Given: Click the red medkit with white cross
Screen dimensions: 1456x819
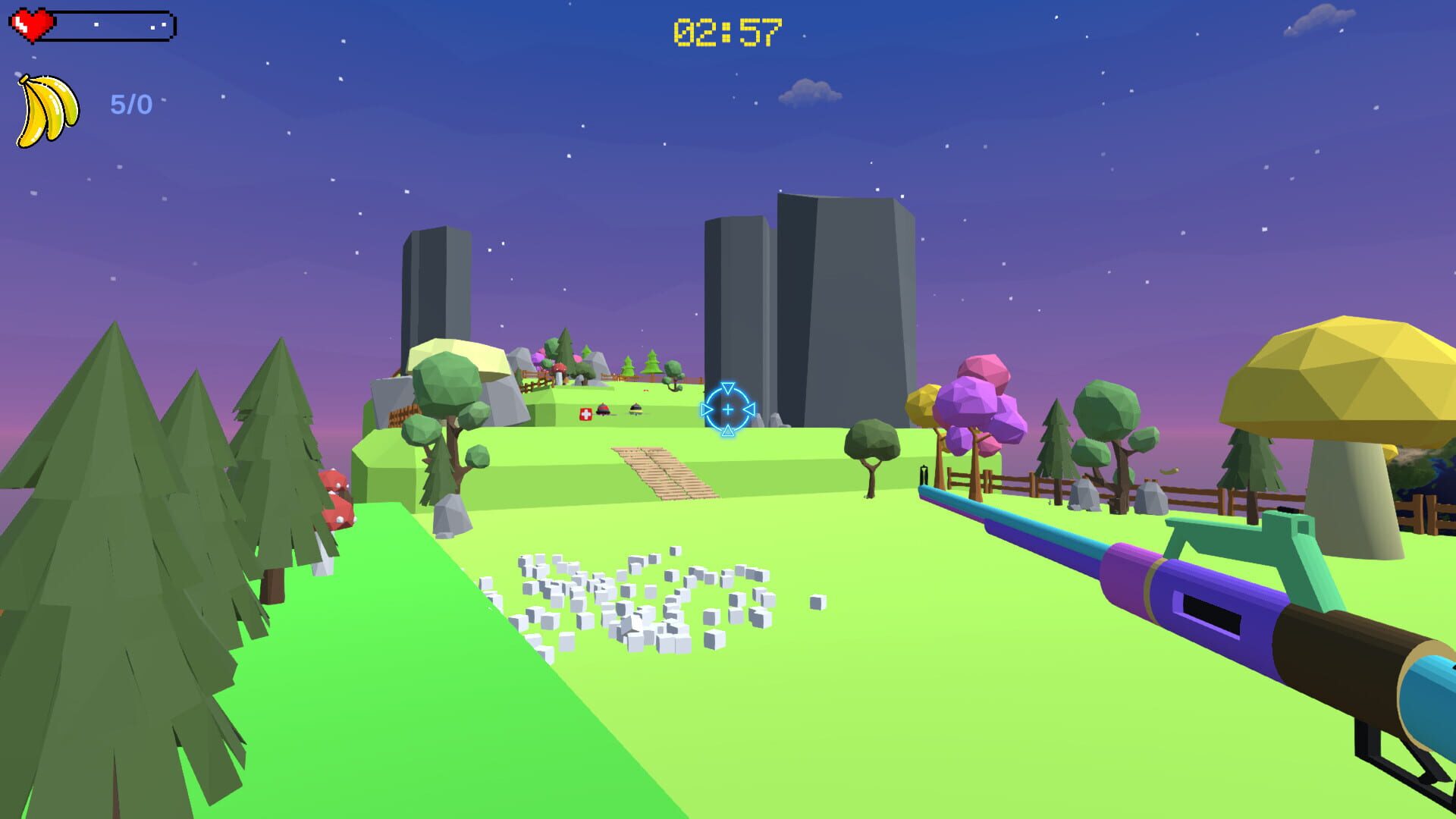Looking at the screenshot, I should 585,414.
